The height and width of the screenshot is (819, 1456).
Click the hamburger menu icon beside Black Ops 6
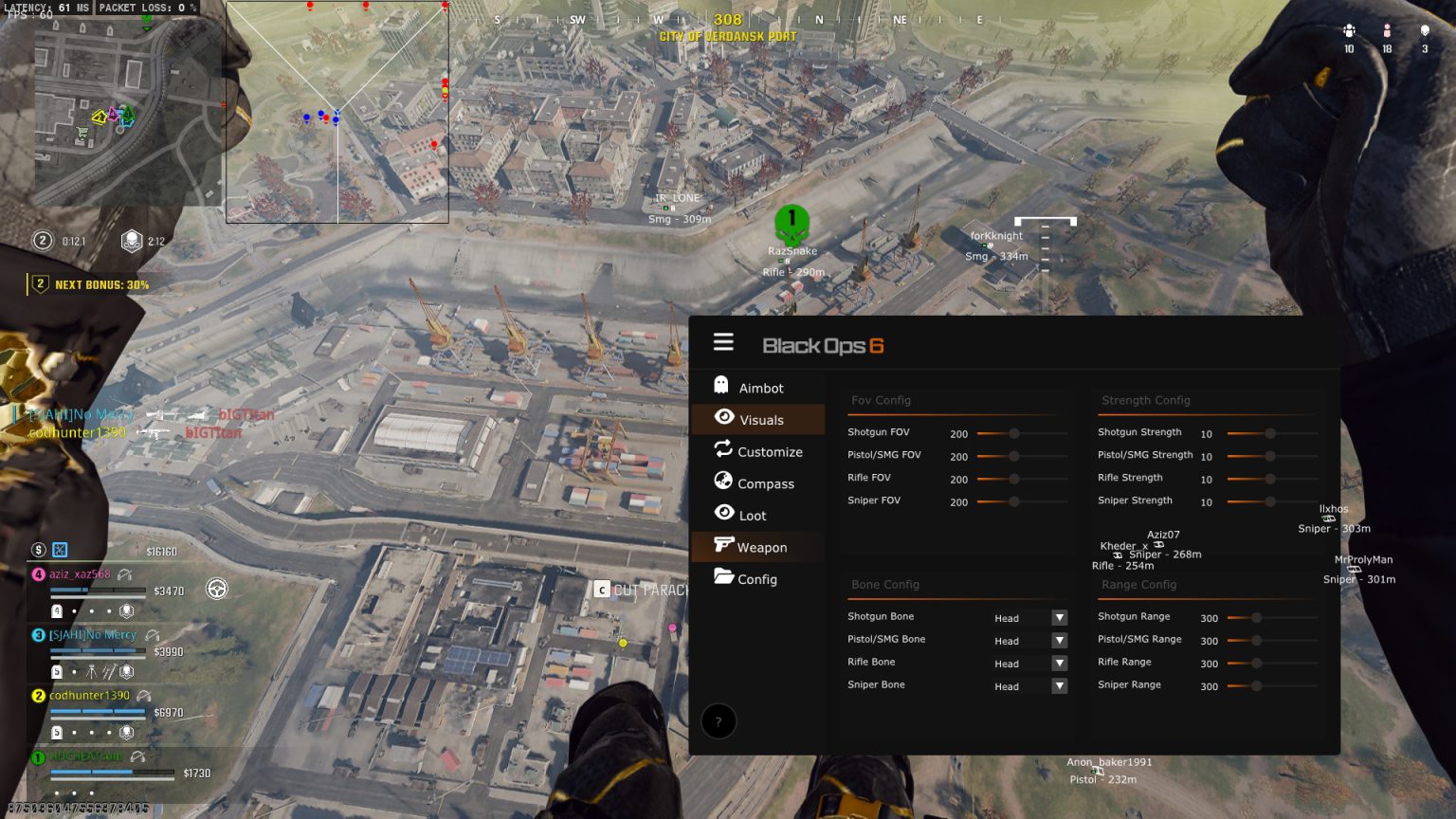[723, 342]
